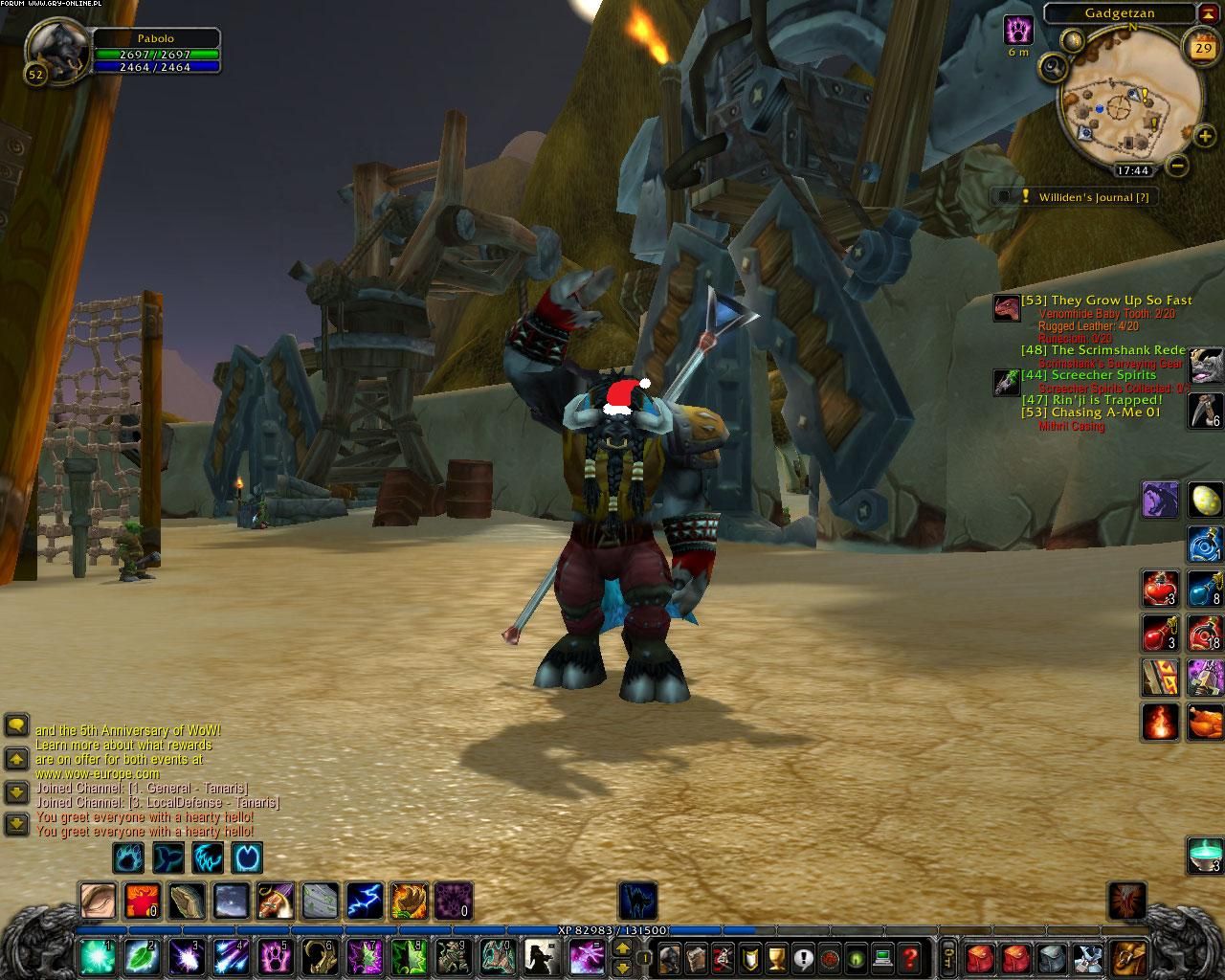Click the purple paw buff icon
The height and width of the screenshot is (980, 1225).
point(1018,29)
